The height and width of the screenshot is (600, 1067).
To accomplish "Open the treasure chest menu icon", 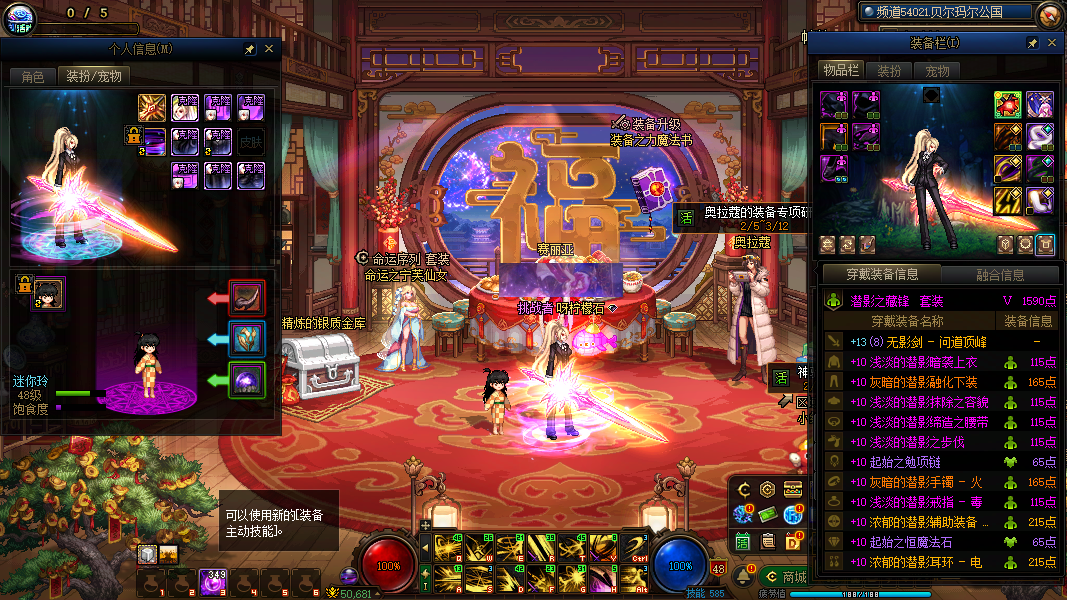I will pyautogui.click(x=794, y=489).
